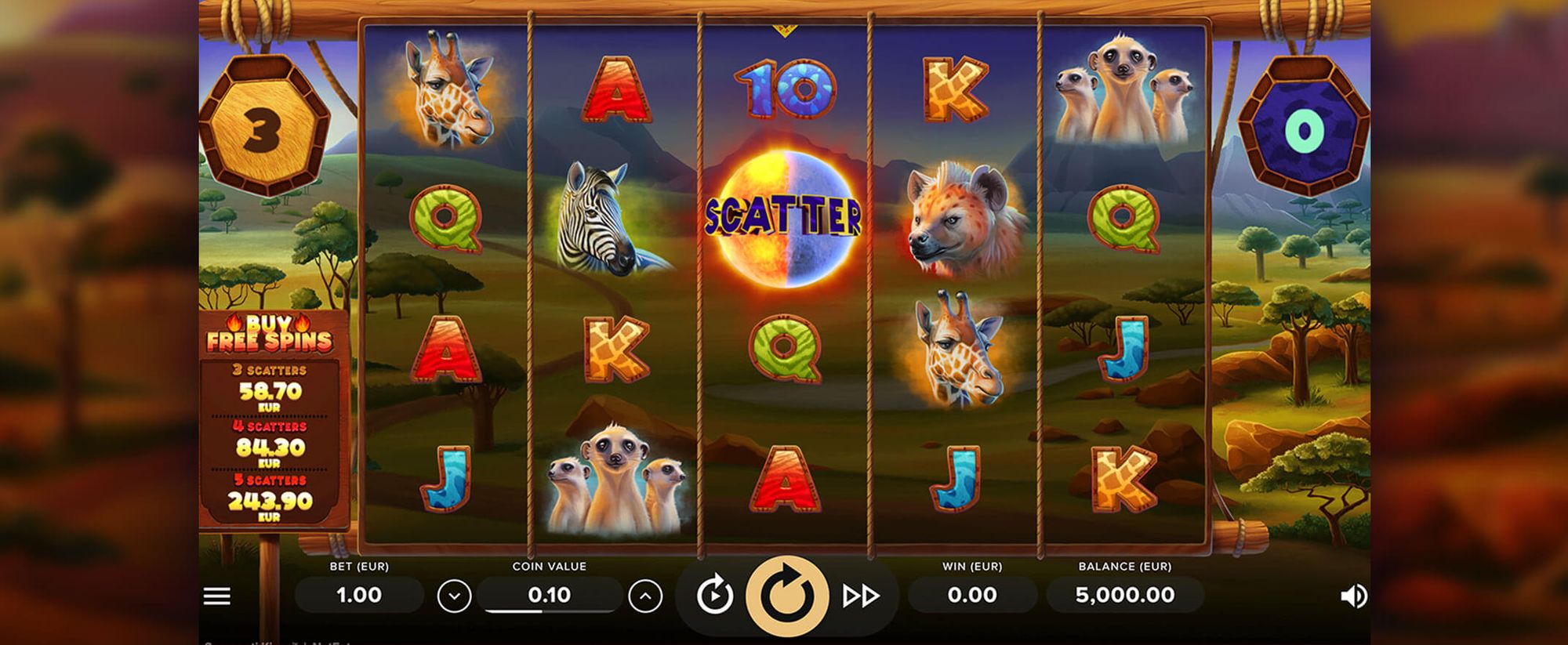Toggle the sound speaker icon
Screen dimensions: 1568x645
point(1353,596)
